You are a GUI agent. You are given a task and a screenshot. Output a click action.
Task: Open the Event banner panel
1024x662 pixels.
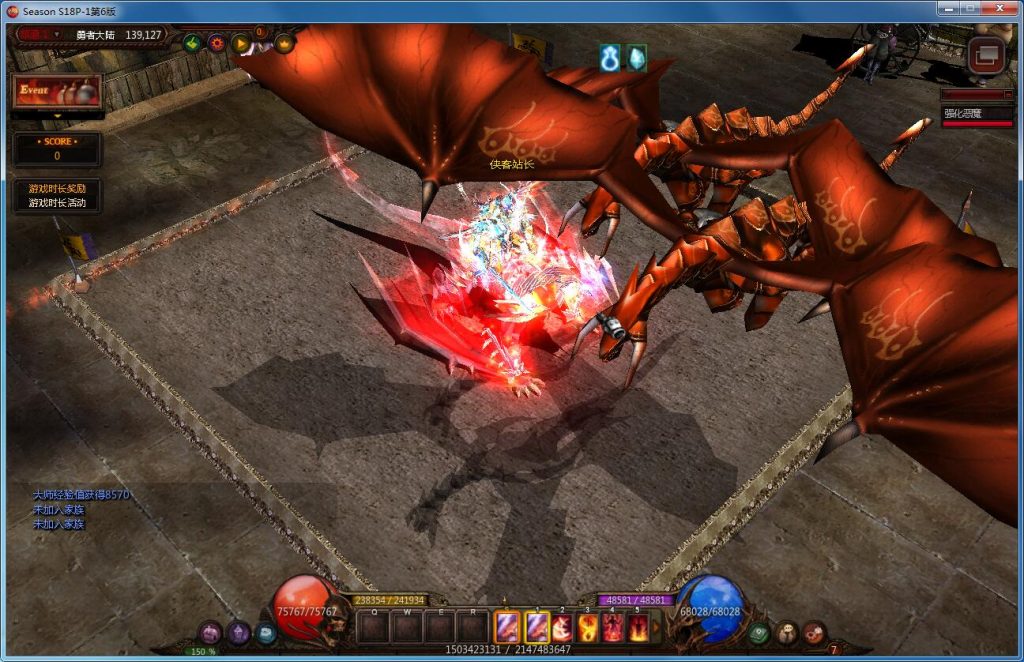coord(56,91)
